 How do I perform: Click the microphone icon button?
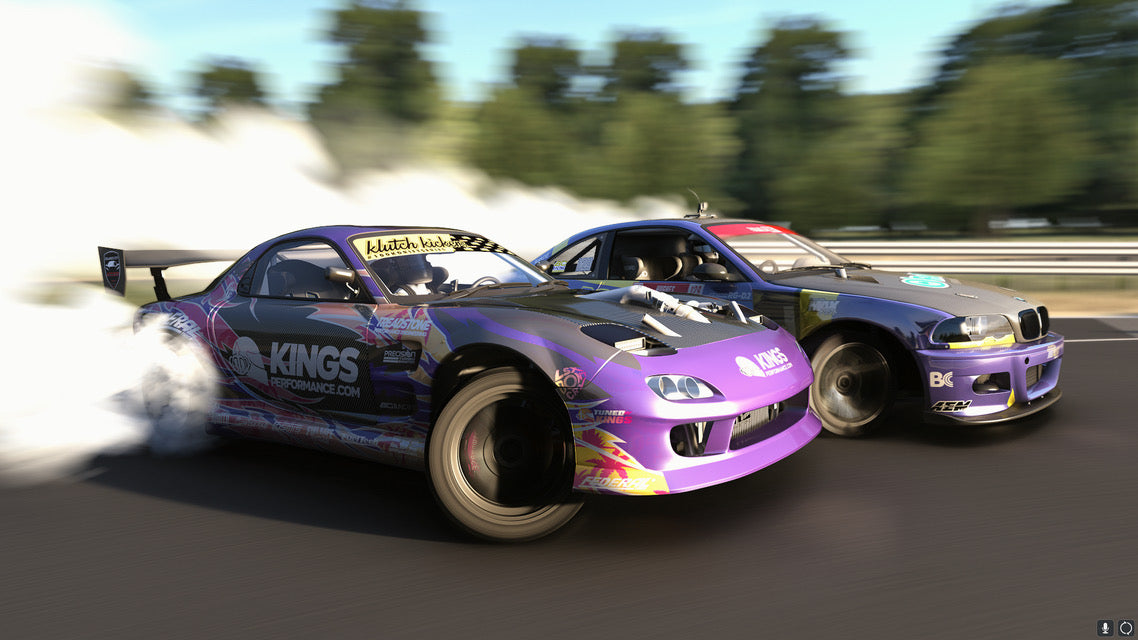(1105, 628)
